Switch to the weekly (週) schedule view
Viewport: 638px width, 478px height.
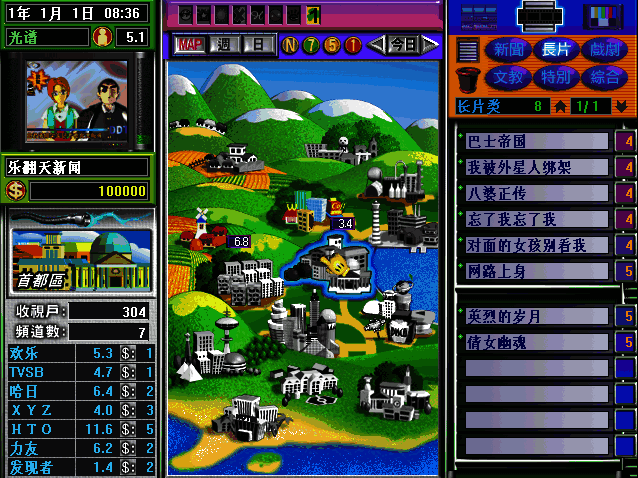[225, 44]
